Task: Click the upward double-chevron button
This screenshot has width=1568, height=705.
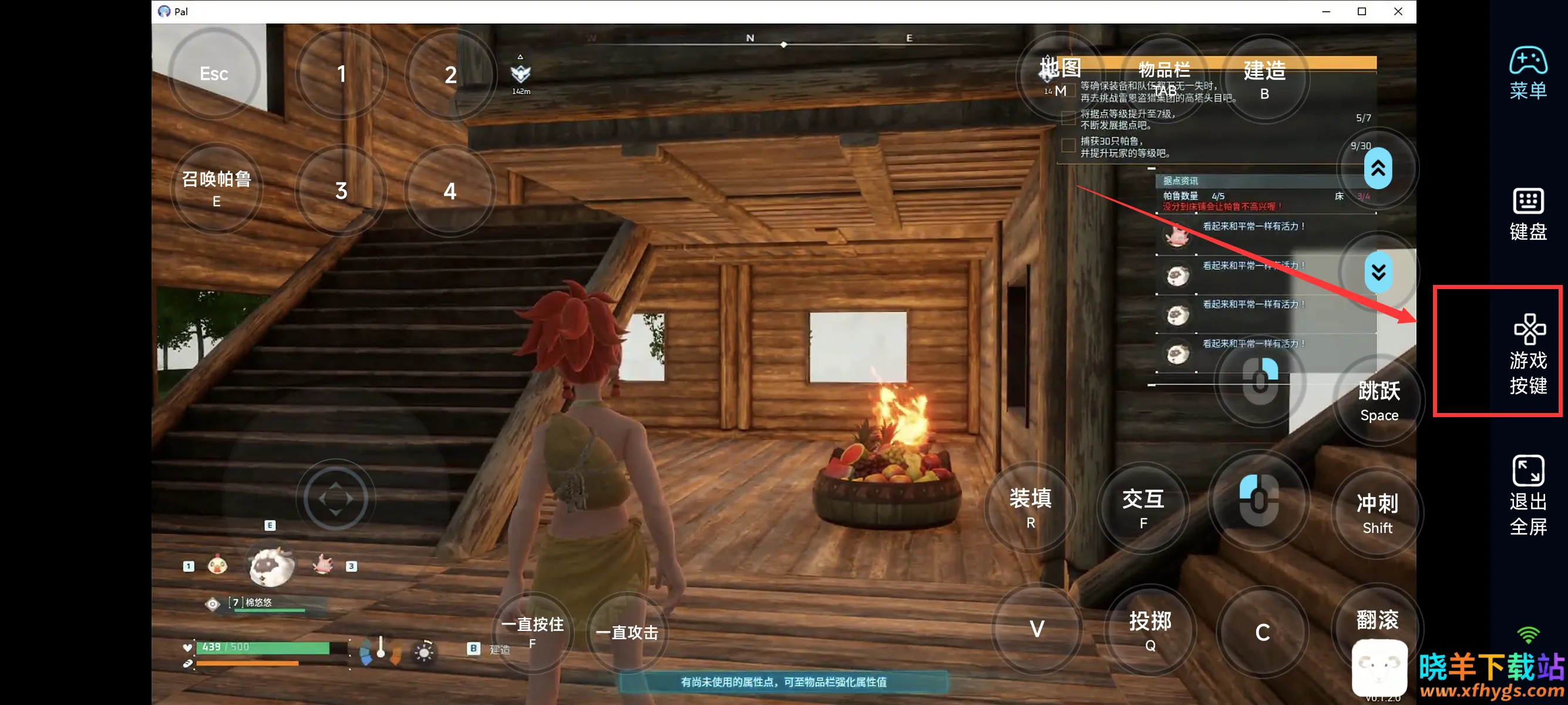Action: 1378,168
